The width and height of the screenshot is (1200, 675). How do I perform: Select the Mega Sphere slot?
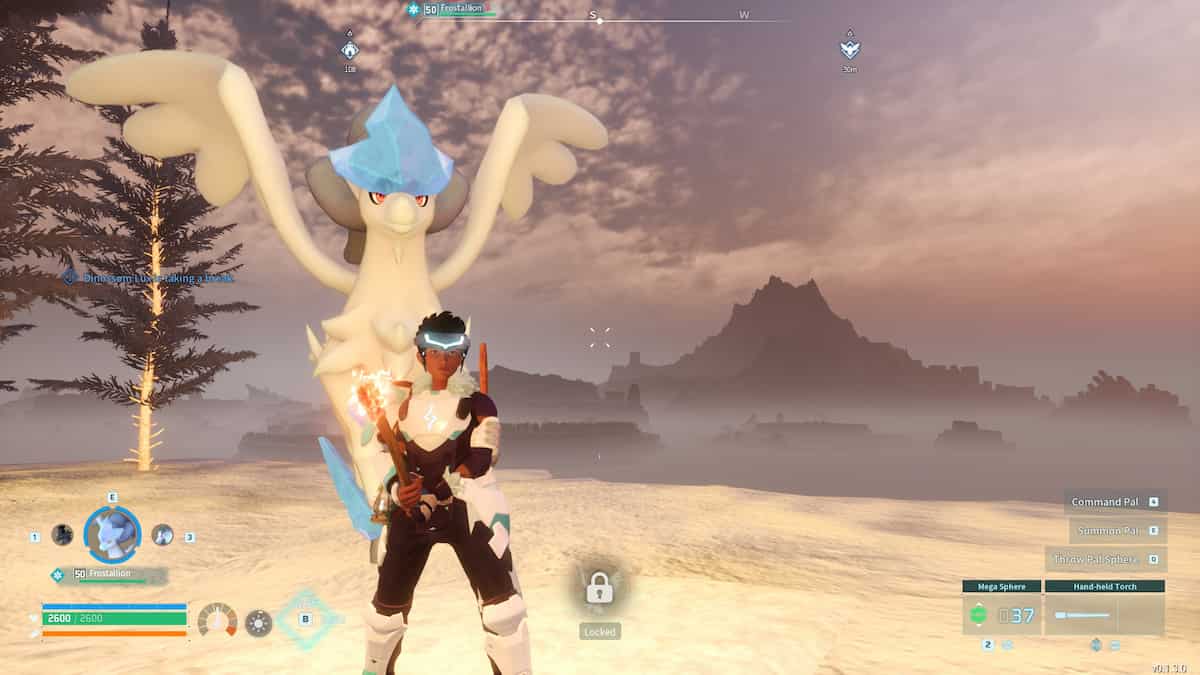tap(1001, 614)
